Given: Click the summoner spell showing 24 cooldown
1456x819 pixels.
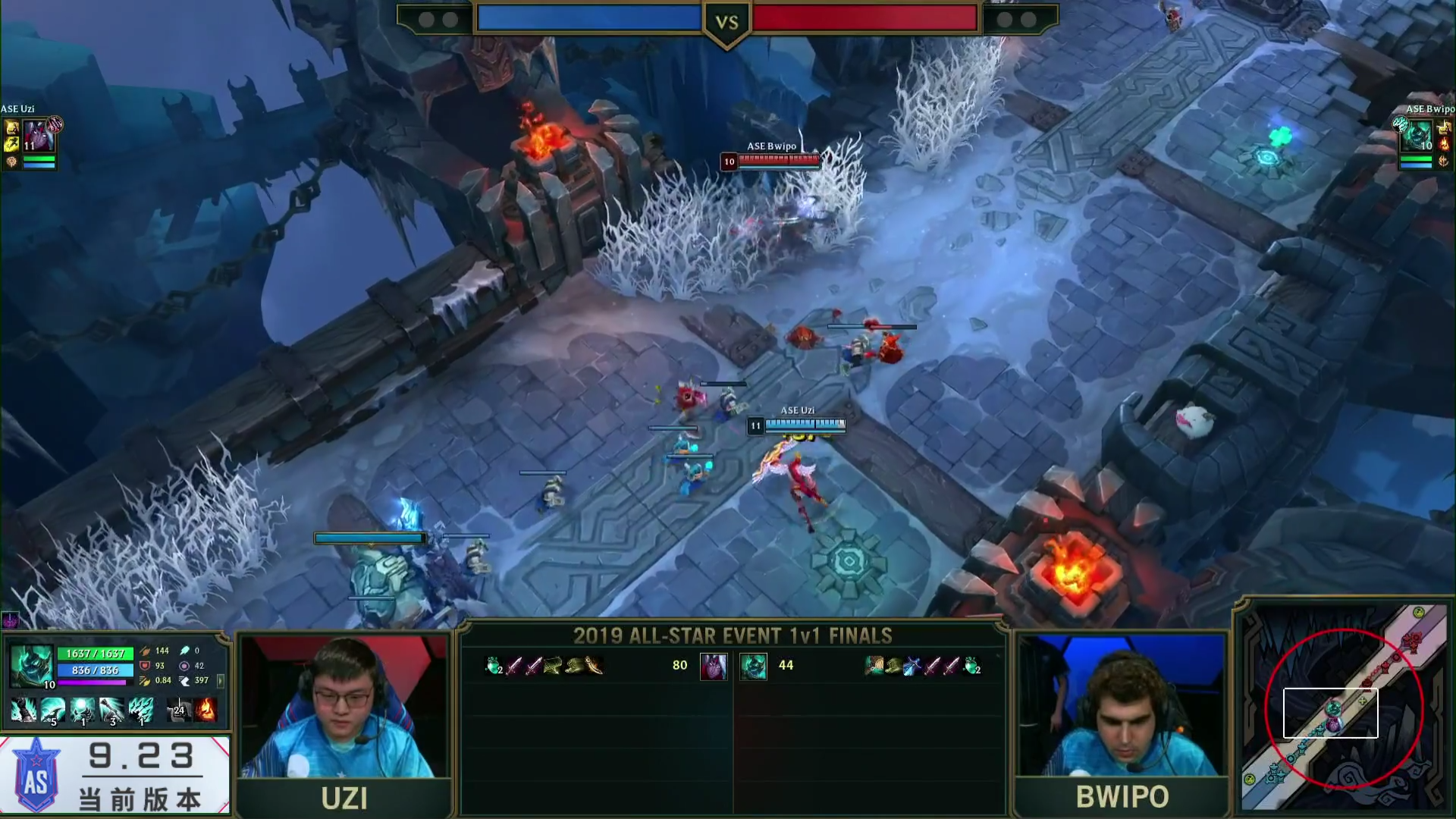Looking at the screenshot, I should [x=179, y=711].
